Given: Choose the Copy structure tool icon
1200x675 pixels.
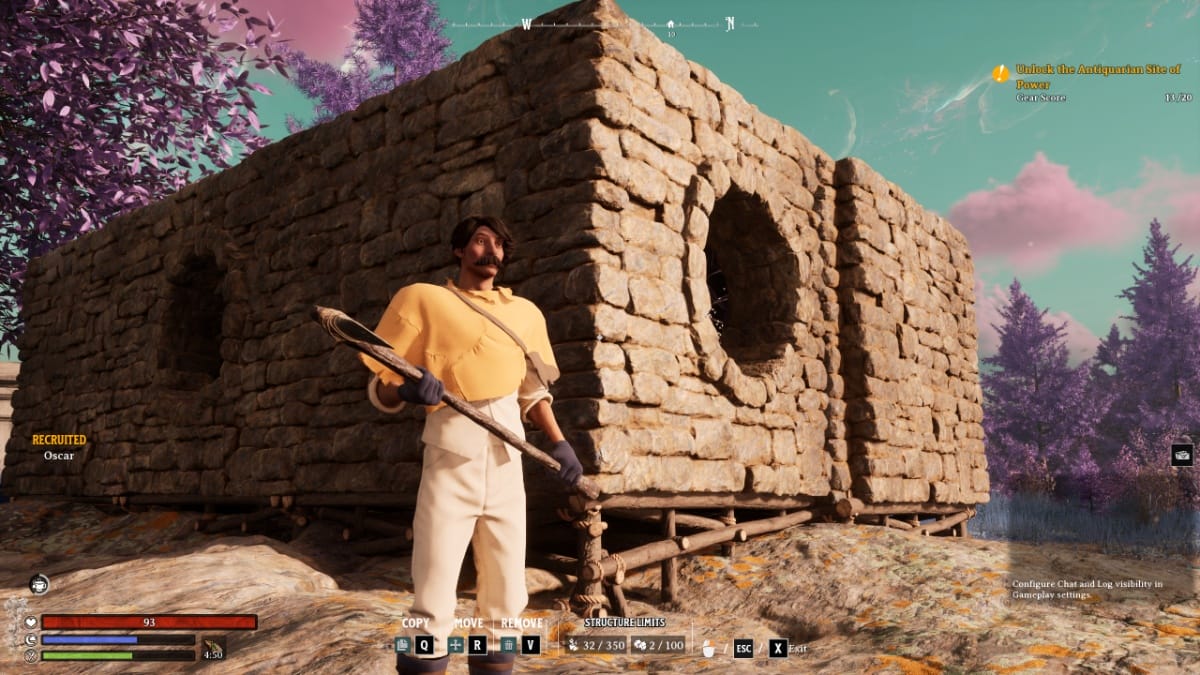Looking at the screenshot, I should pos(402,645).
